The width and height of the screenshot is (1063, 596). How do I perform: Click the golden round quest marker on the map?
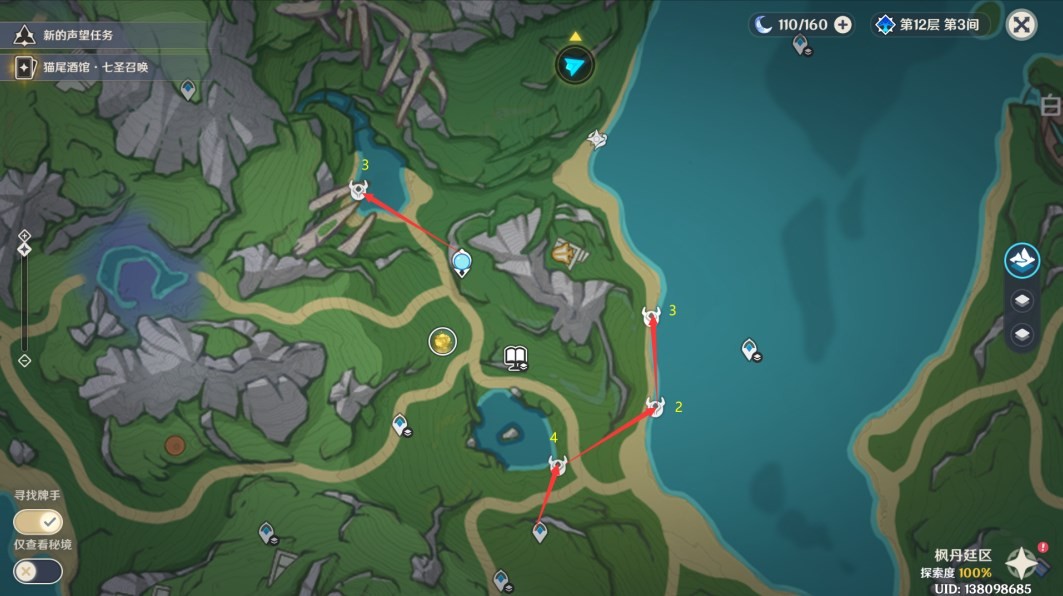click(x=442, y=342)
